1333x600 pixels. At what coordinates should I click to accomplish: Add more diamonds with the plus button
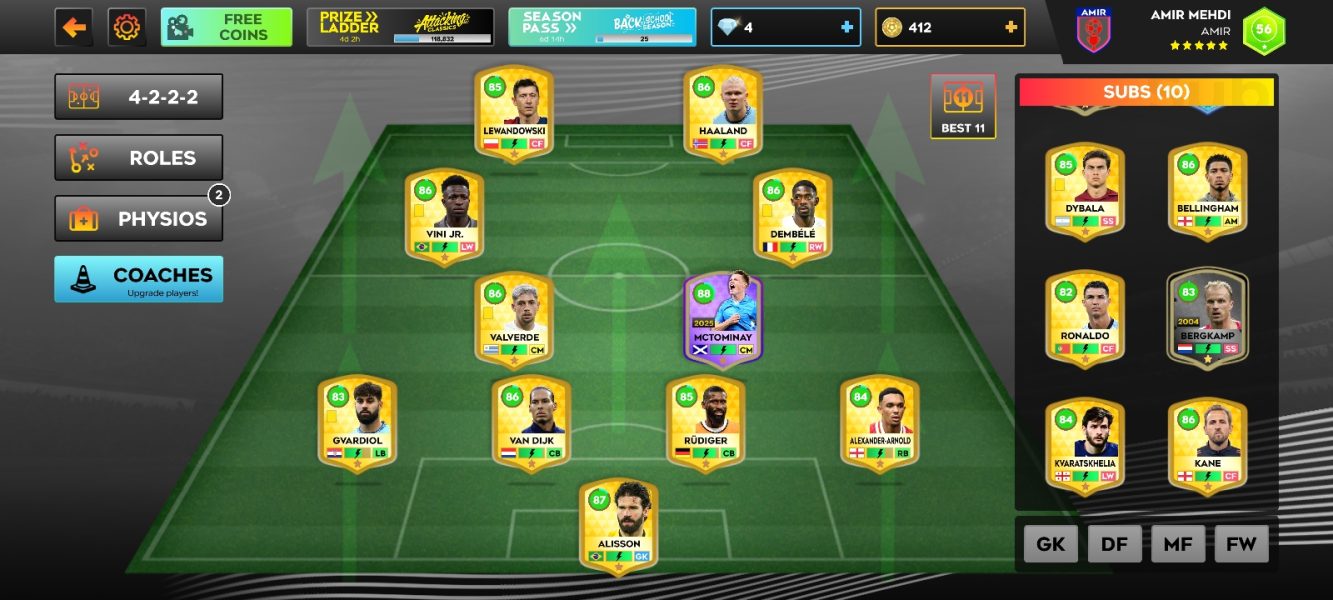[847, 27]
